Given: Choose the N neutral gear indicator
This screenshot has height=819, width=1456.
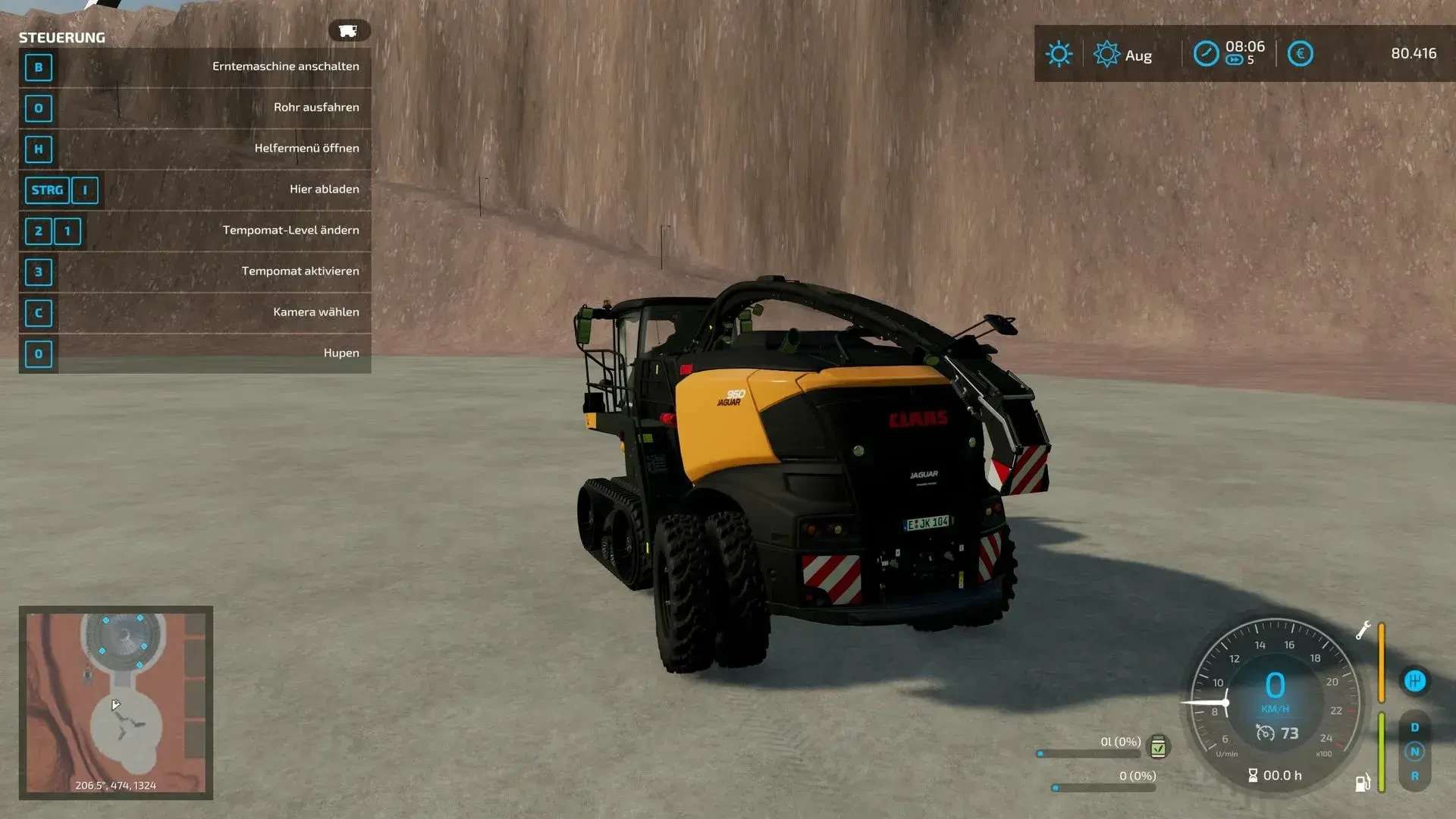Looking at the screenshot, I should [x=1414, y=752].
